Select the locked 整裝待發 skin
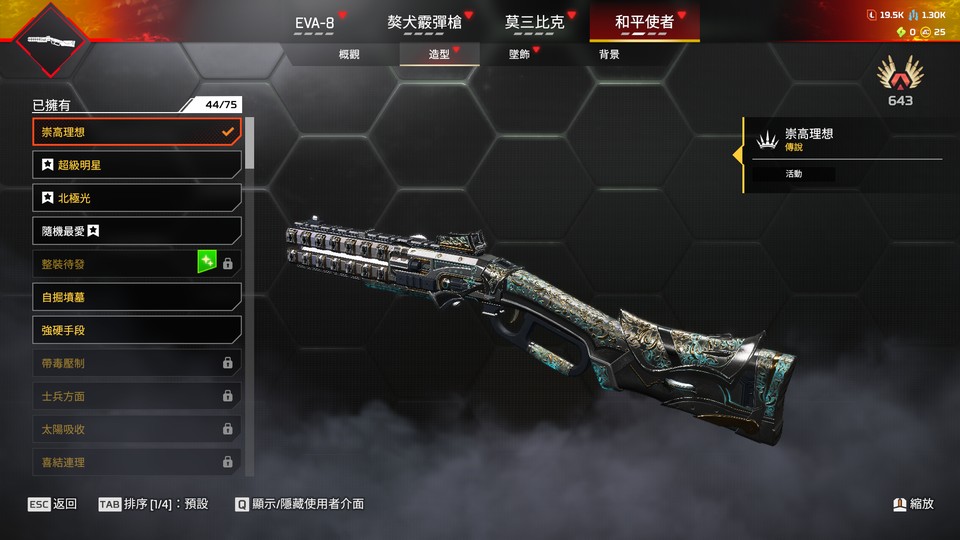 137,264
